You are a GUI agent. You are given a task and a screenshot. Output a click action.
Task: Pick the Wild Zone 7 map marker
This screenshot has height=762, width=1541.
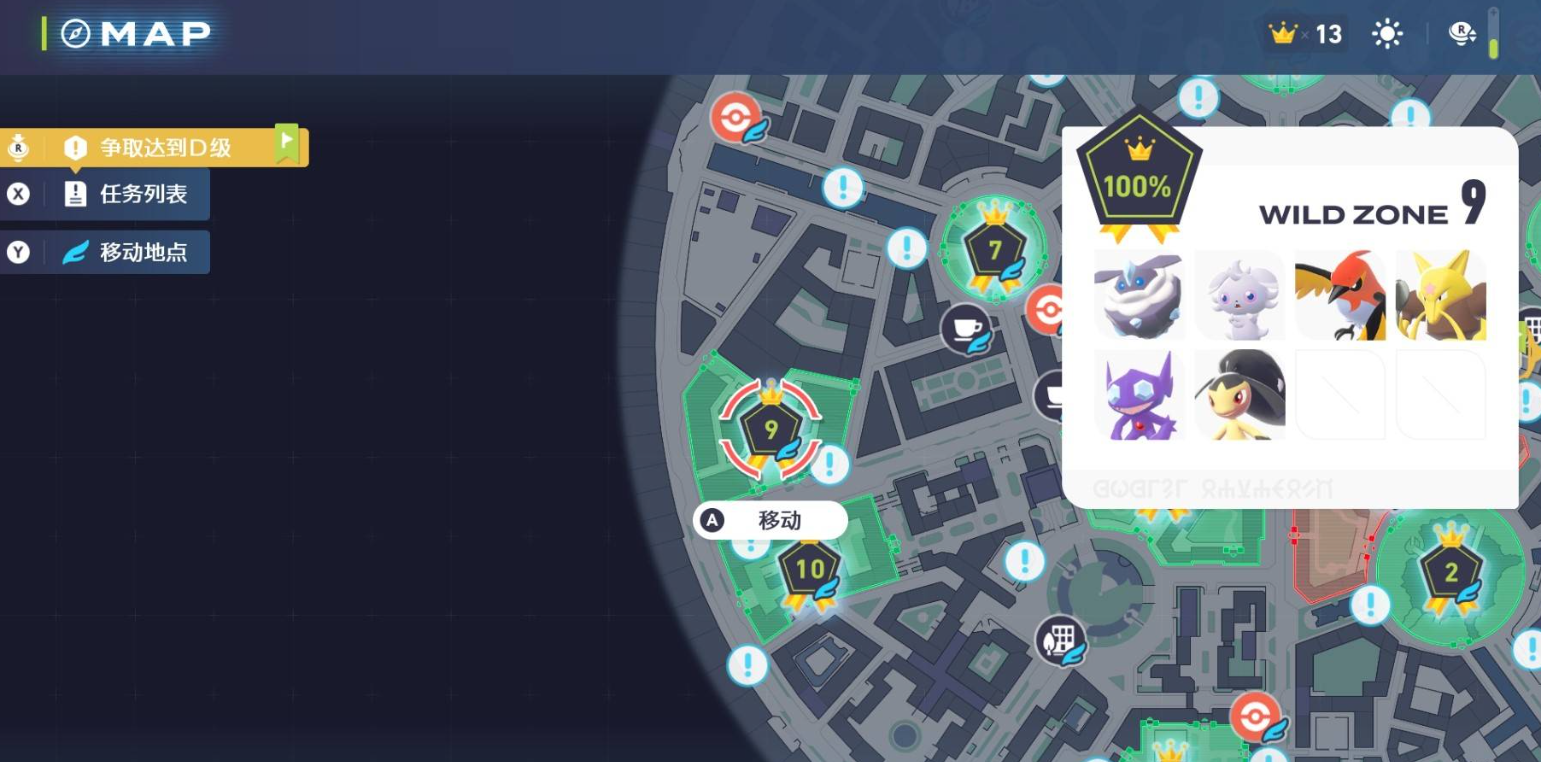click(x=994, y=250)
